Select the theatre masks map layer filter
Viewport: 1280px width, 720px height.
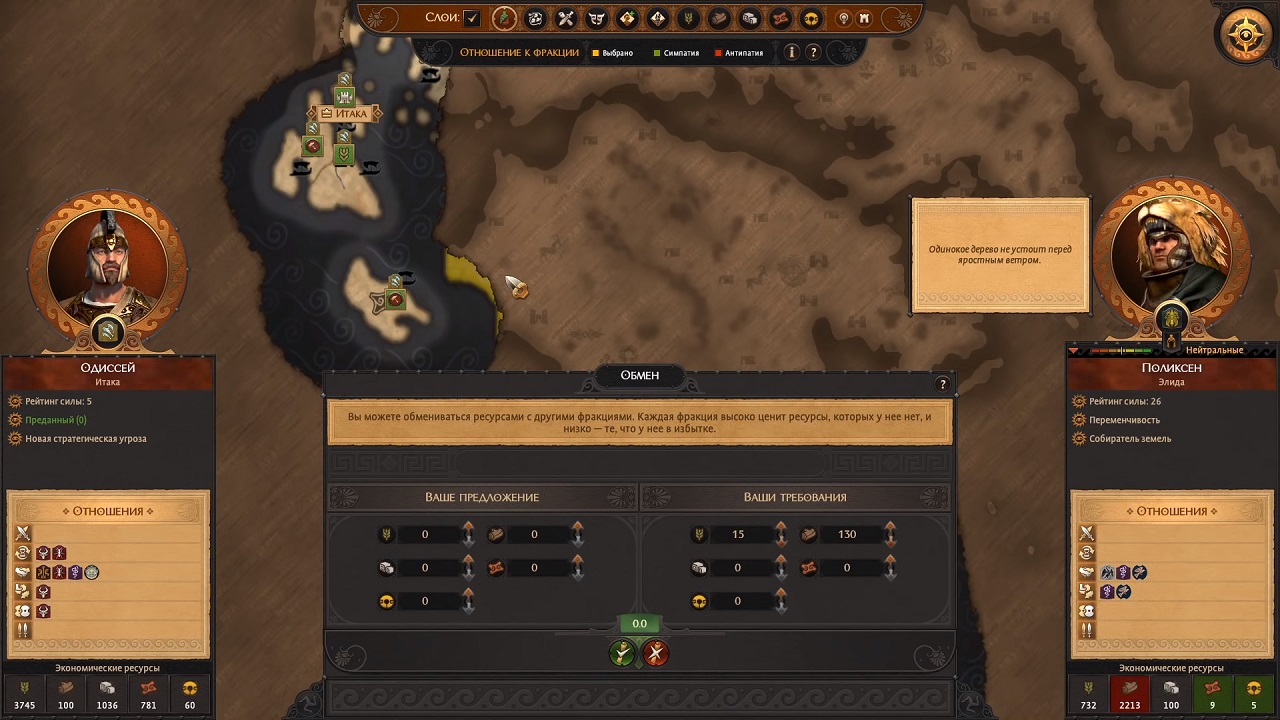(597, 18)
